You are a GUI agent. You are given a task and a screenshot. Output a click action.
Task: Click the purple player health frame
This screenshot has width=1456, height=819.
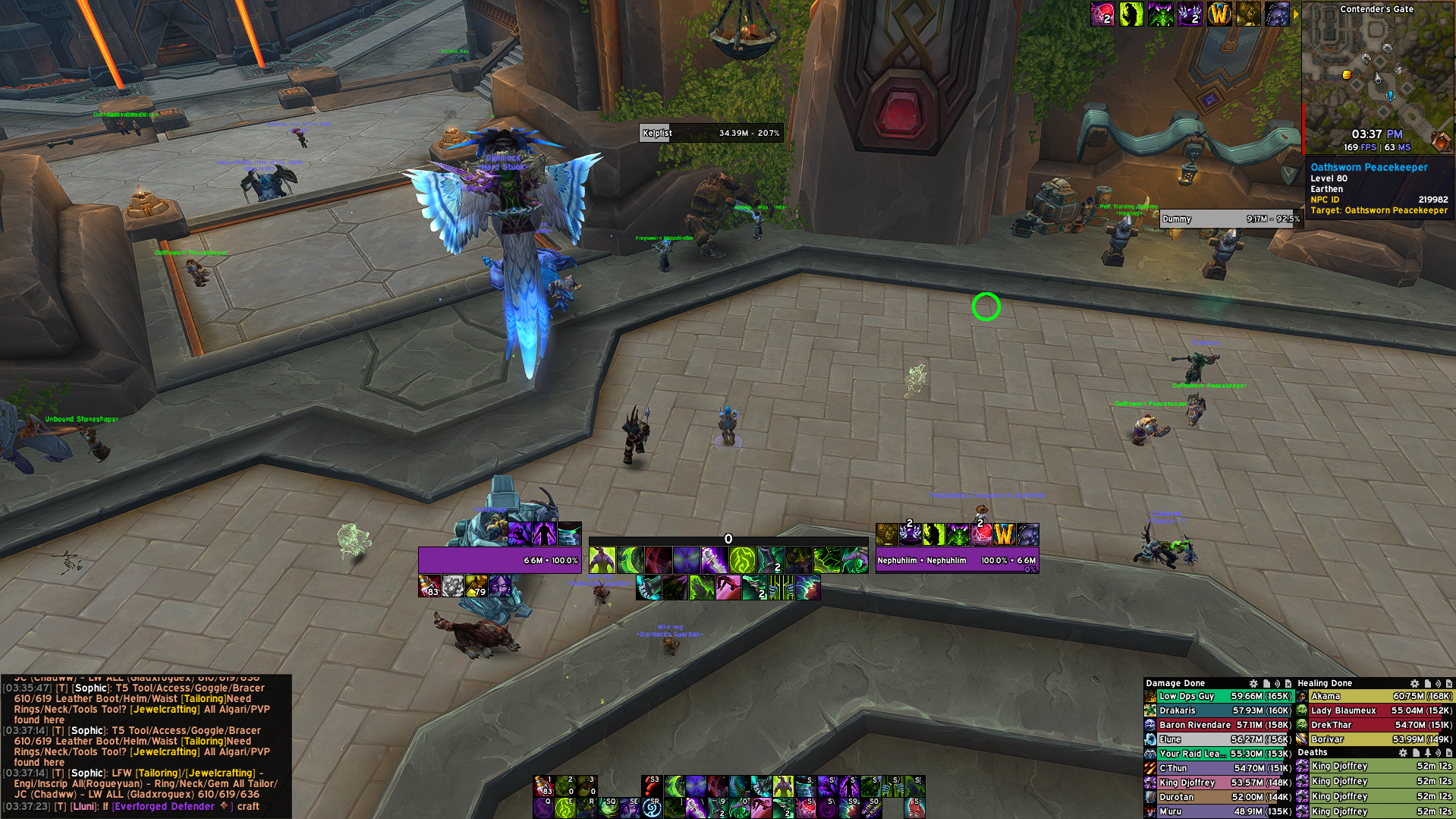point(499,561)
